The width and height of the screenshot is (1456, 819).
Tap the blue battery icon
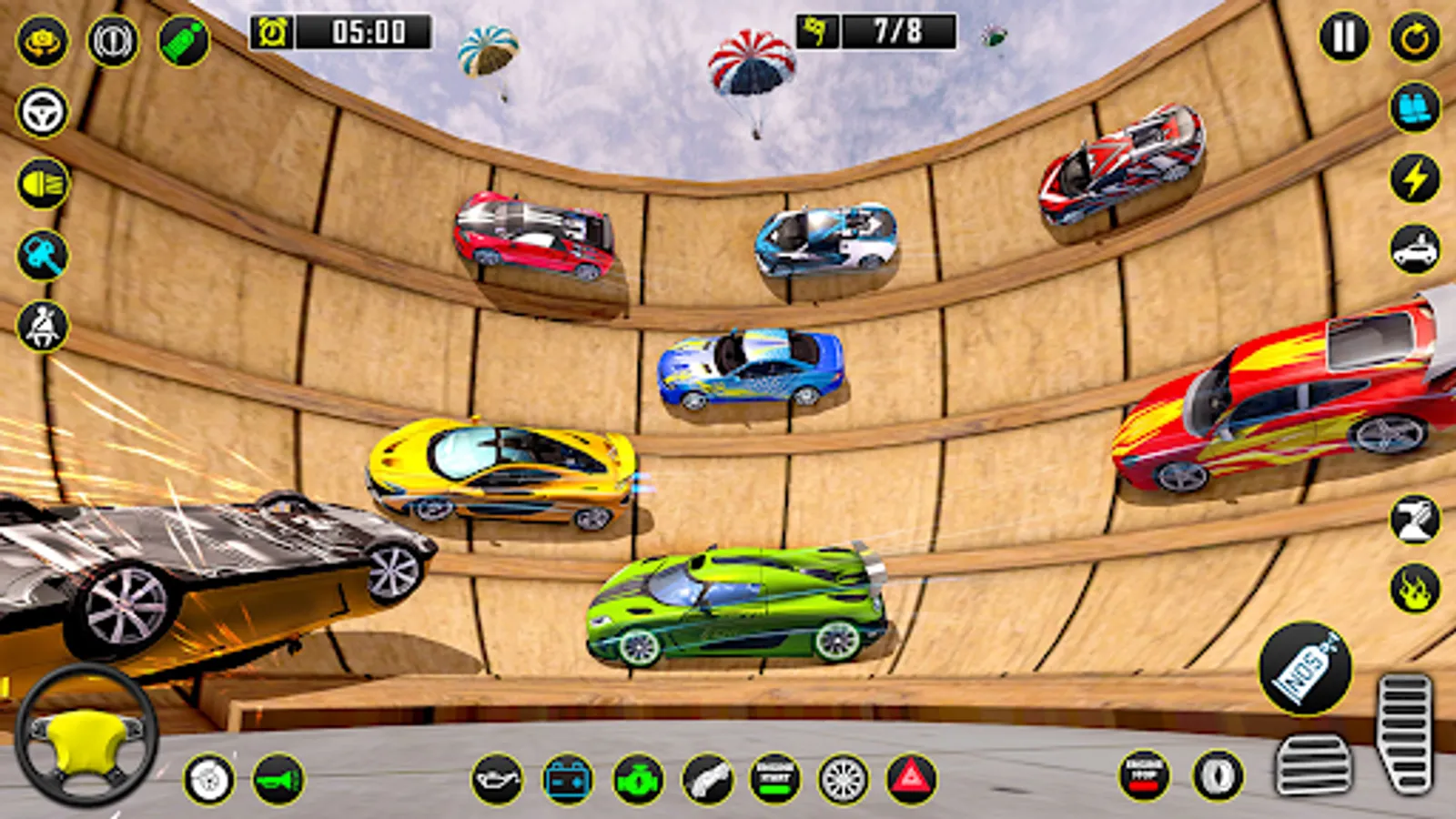pos(568,780)
